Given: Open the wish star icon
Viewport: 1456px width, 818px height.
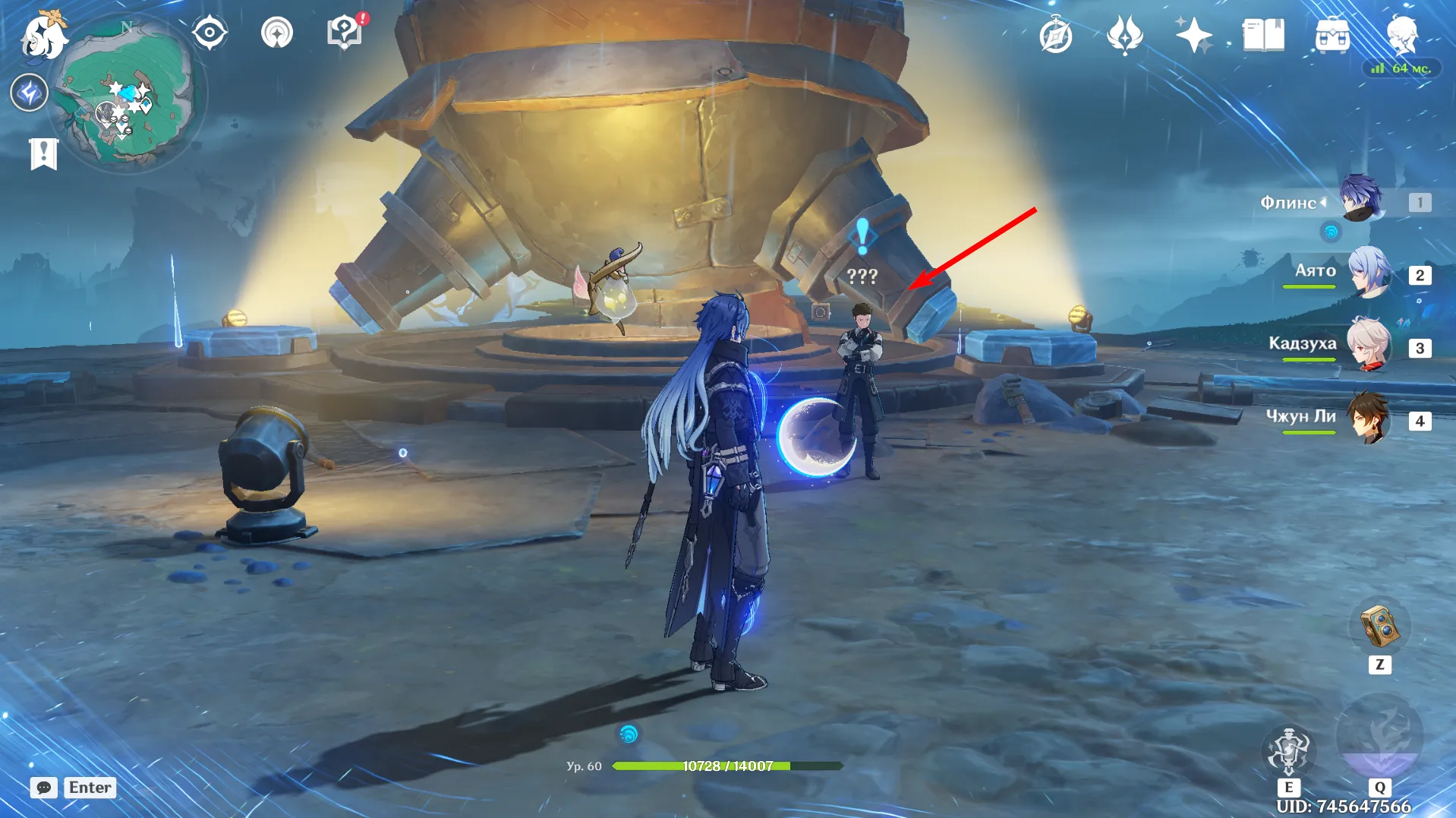Looking at the screenshot, I should pyautogui.click(x=1193, y=35).
